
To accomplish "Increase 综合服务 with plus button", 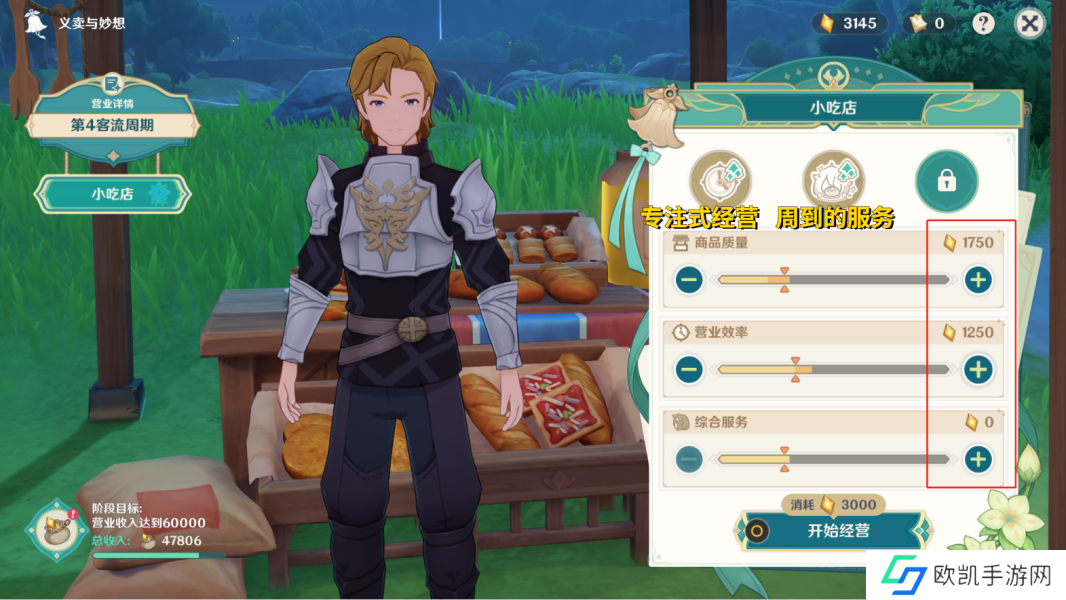I will (977, 459).
